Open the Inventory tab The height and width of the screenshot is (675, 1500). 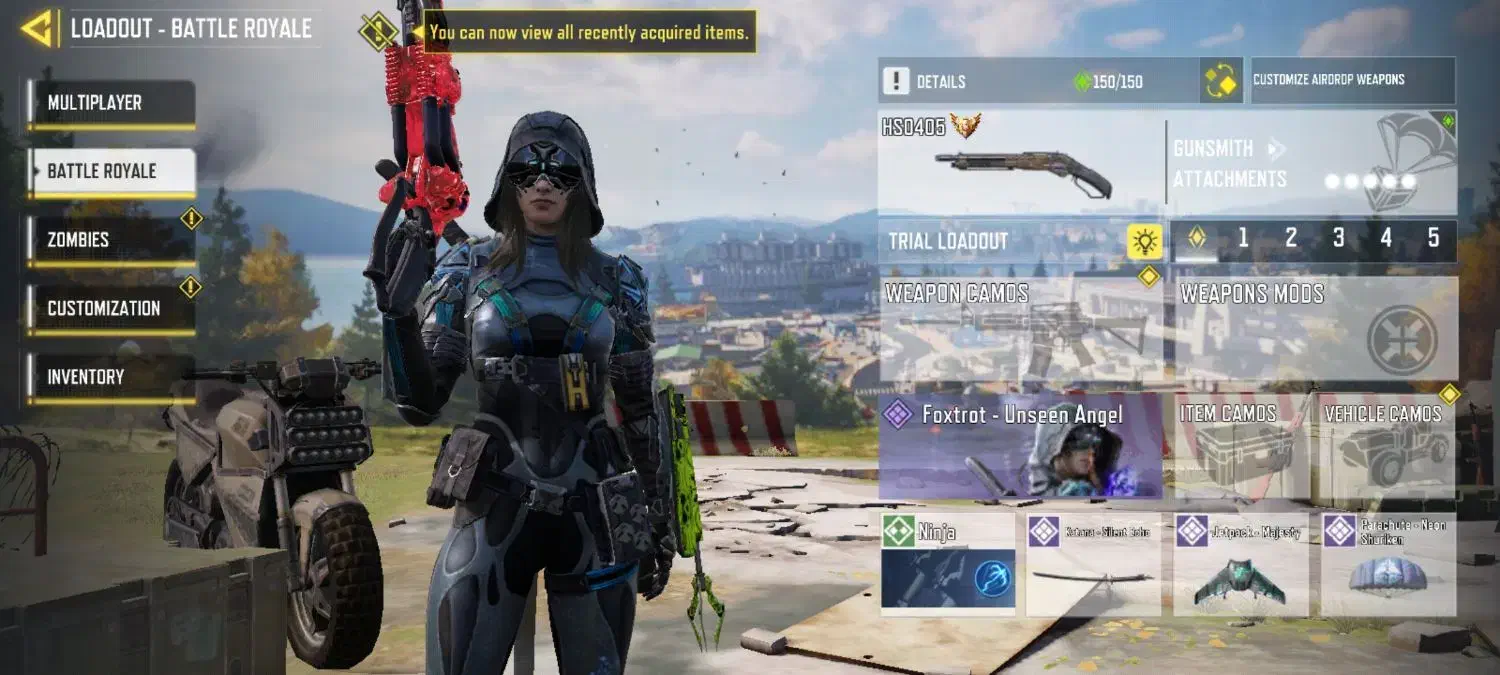(111, 377)
